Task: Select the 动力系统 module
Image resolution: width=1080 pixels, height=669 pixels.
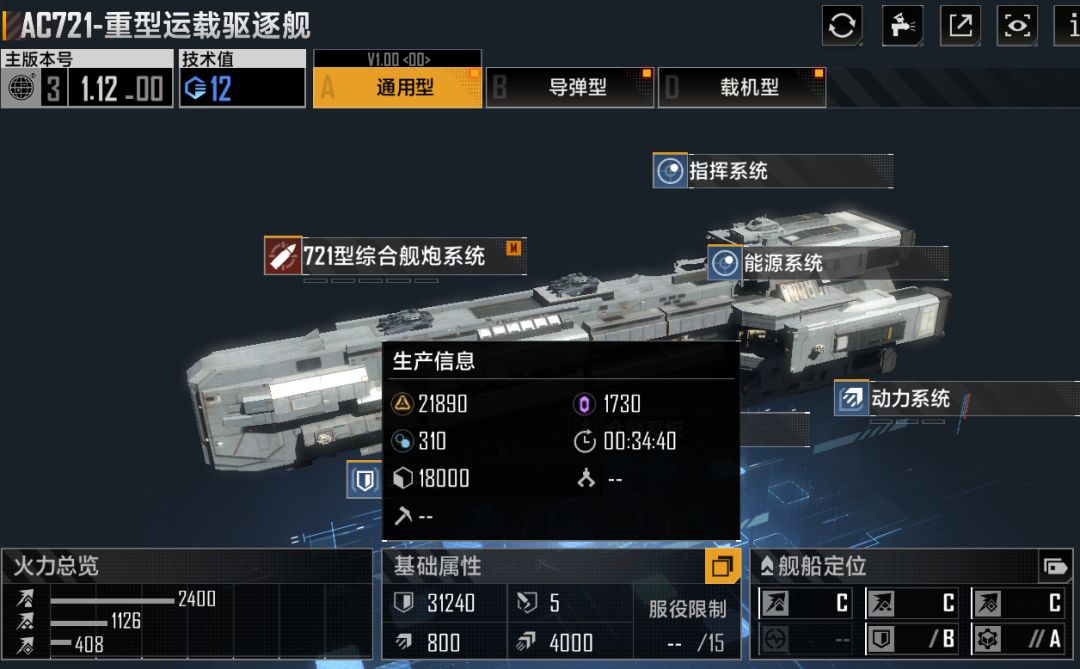Action: click(910, 398)
